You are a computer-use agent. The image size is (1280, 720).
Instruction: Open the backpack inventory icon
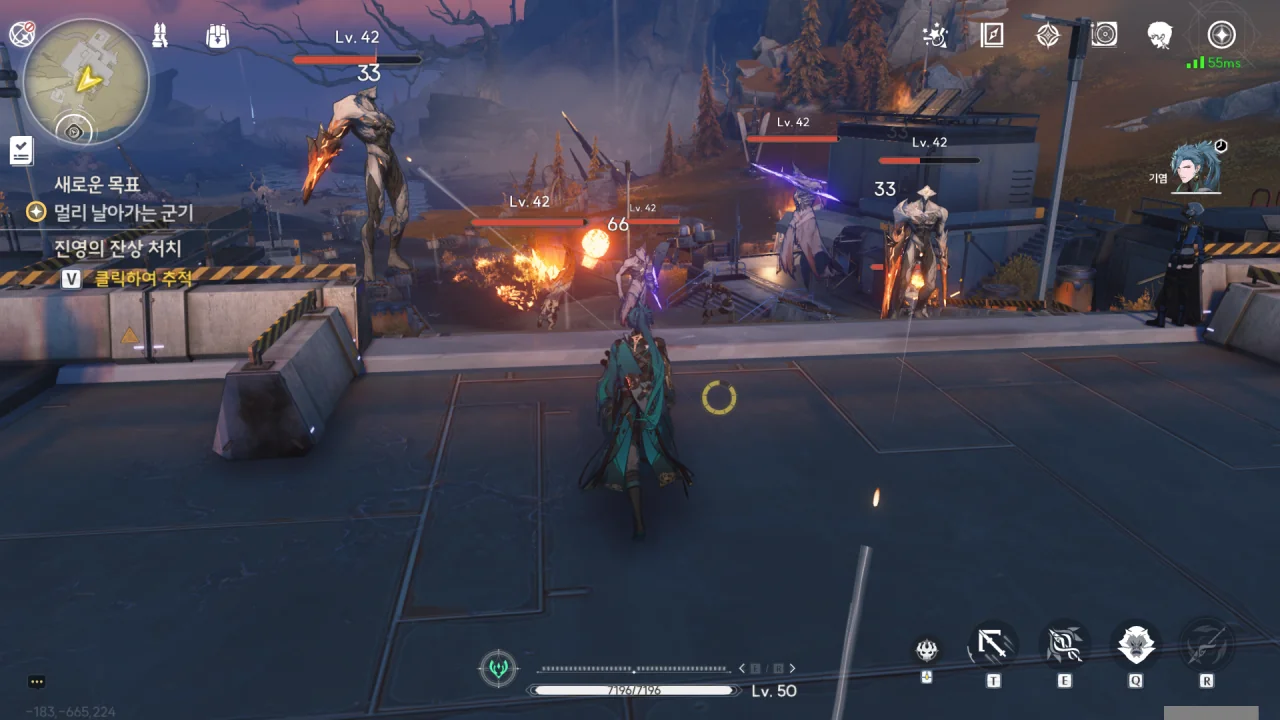point(217,36)
